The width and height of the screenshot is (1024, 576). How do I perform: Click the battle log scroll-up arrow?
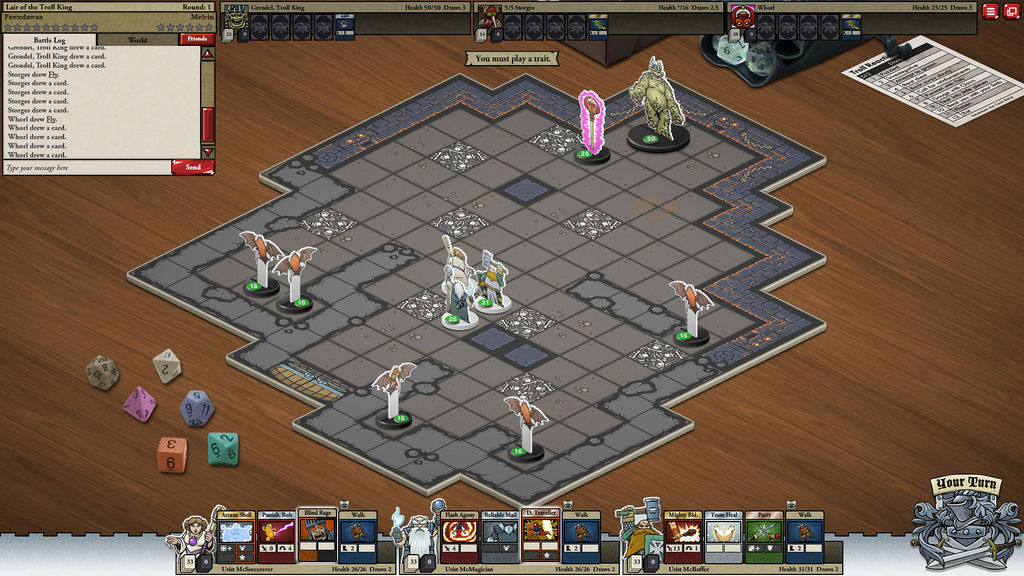(208, 53)
